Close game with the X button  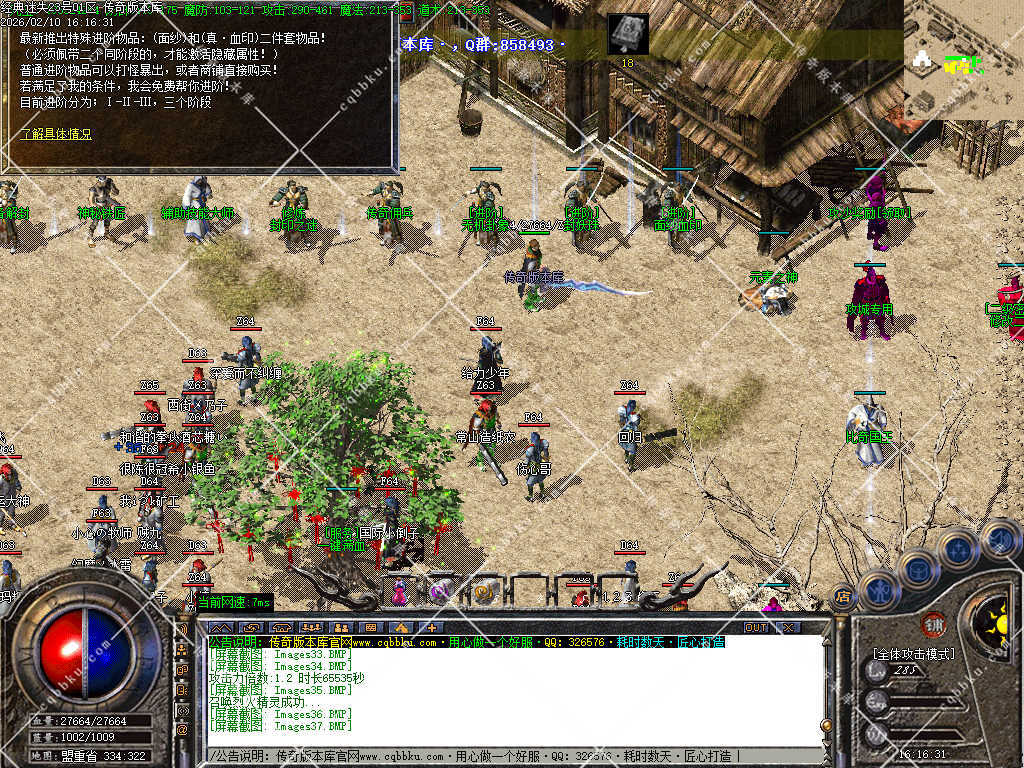pyautogui.click(x=788, y=627)
